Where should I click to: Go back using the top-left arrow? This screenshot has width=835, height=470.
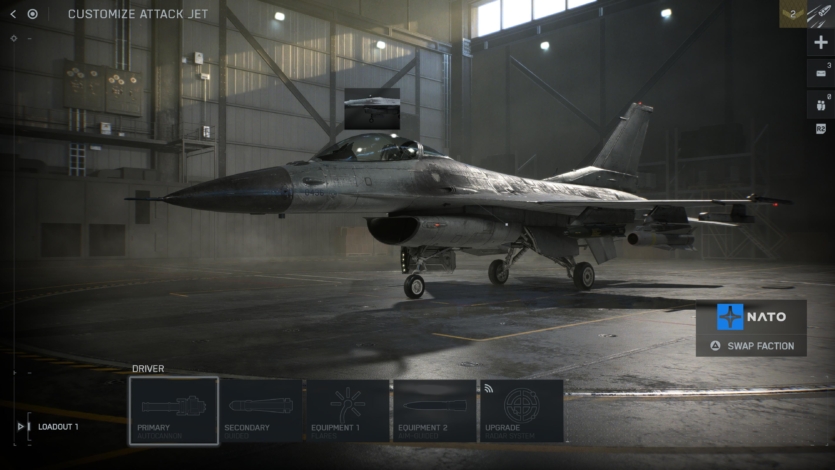coord(13,14)
